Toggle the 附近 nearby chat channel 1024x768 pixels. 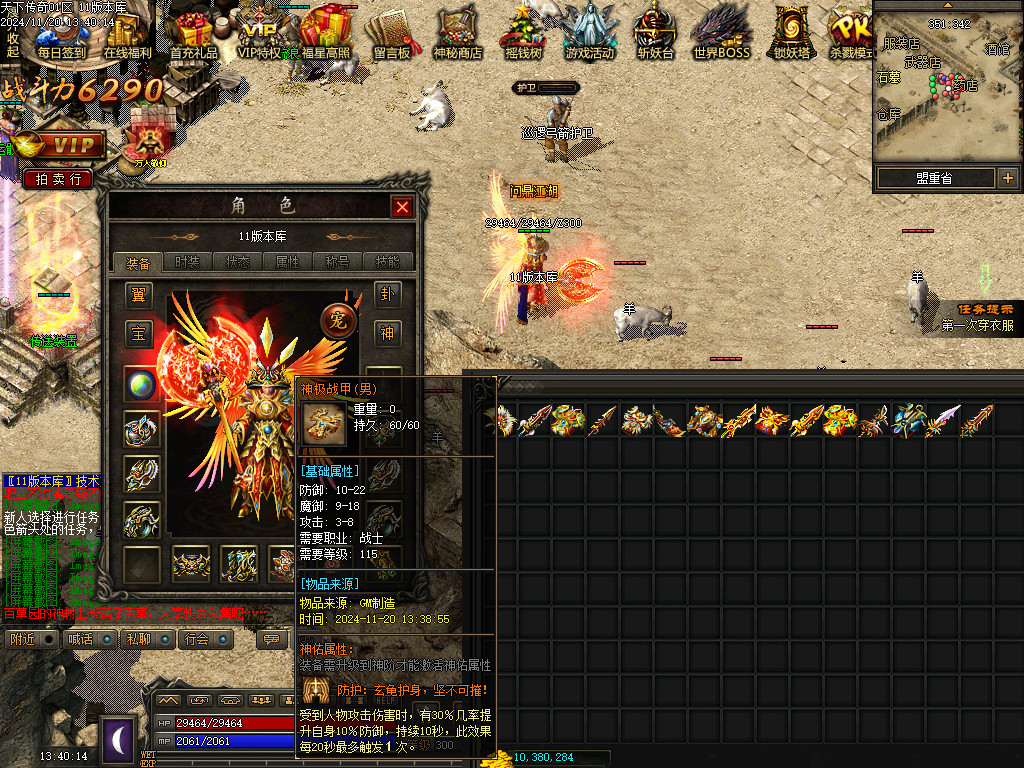point(31,639)
